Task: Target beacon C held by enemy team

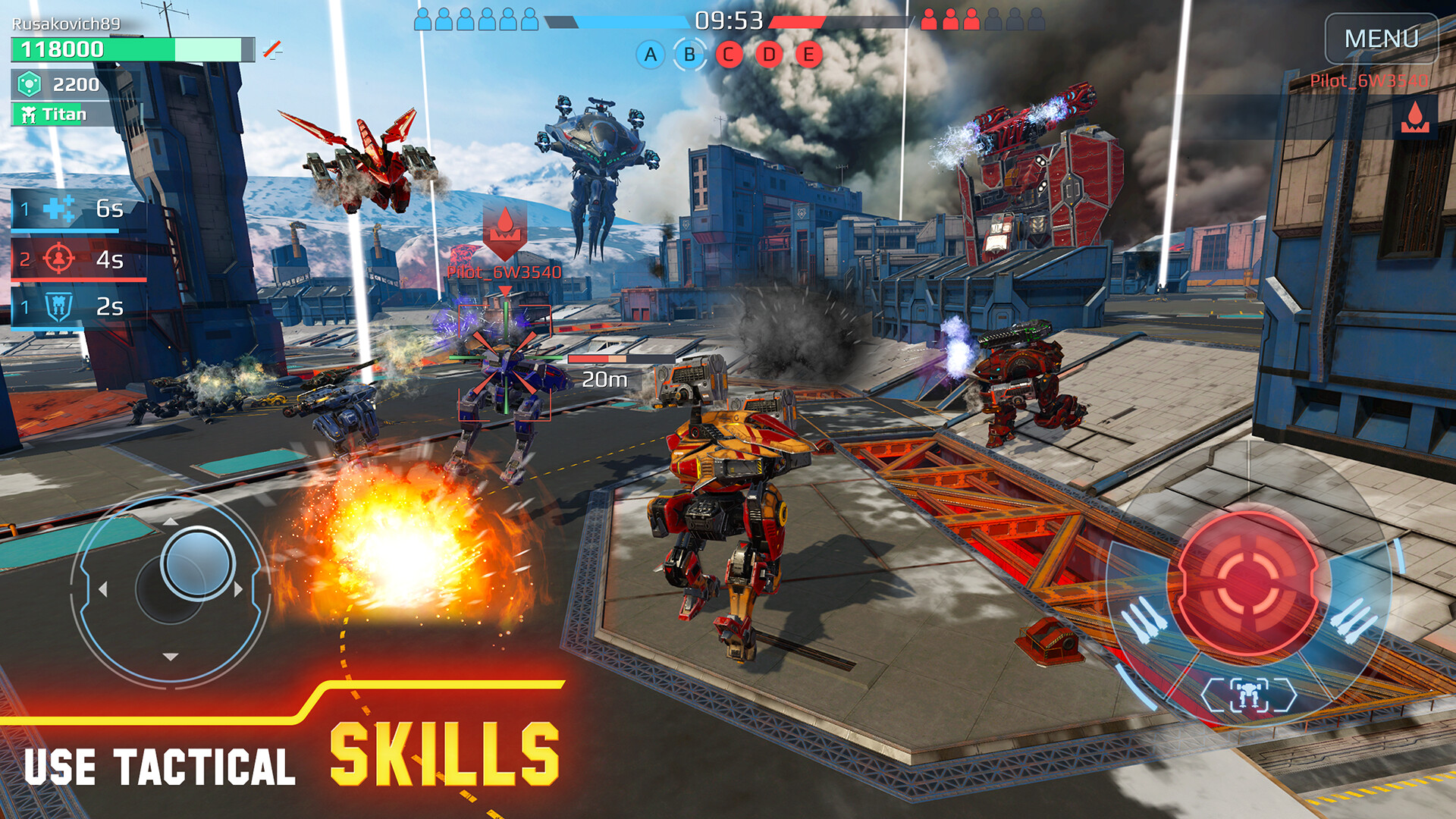Action: (730, 54)
